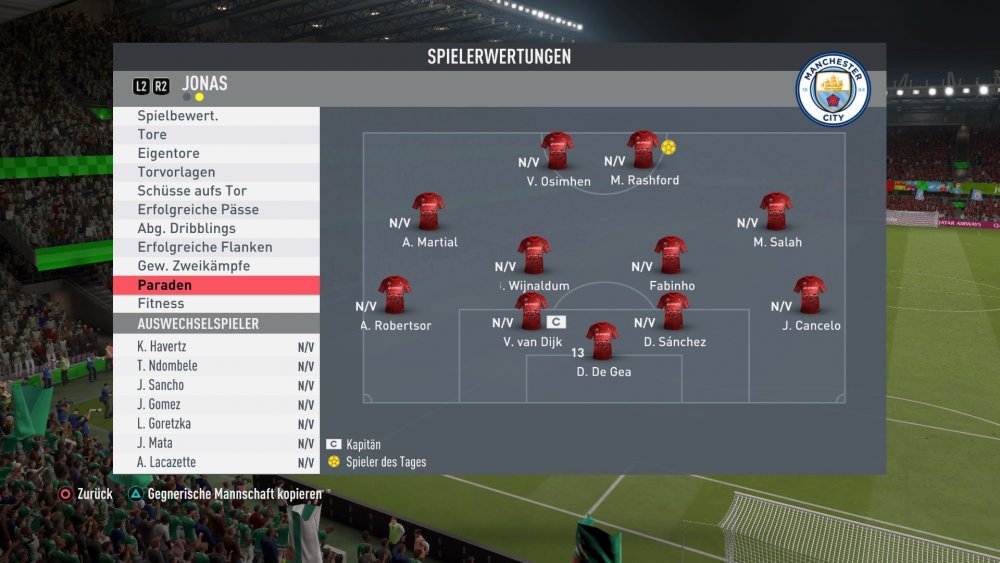The height and width of the screenshot is (563, 1000).
Task: Choose A. Lacazette from substitutes
Action: point(216,462)
